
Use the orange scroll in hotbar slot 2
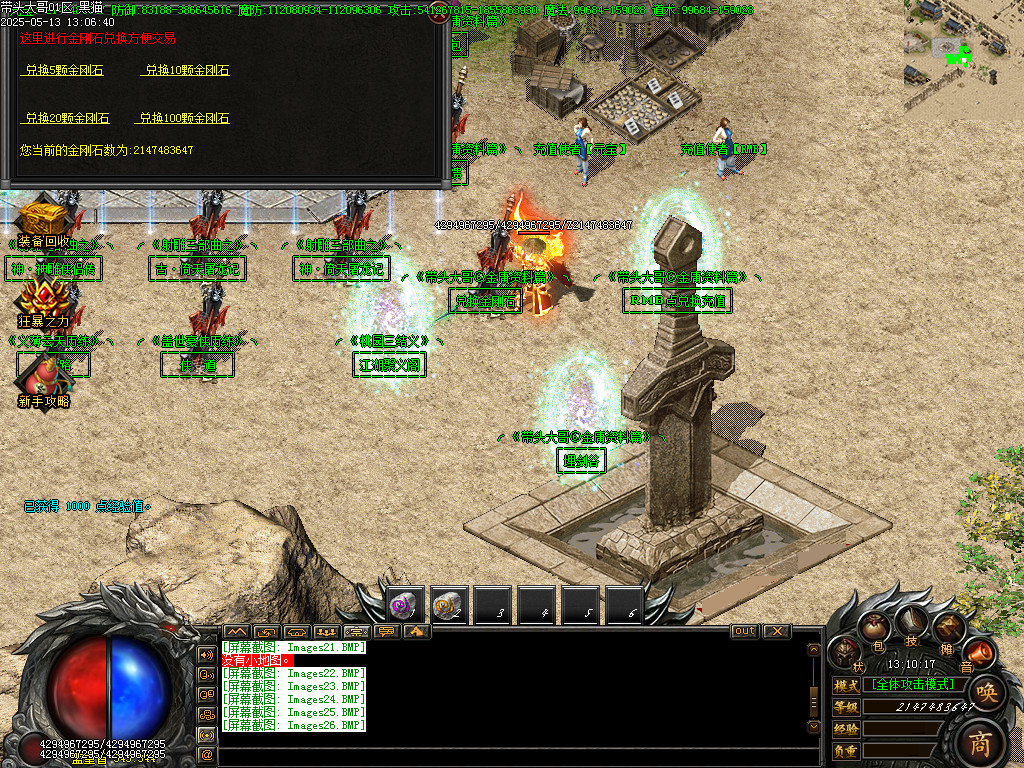click(450, 605)
